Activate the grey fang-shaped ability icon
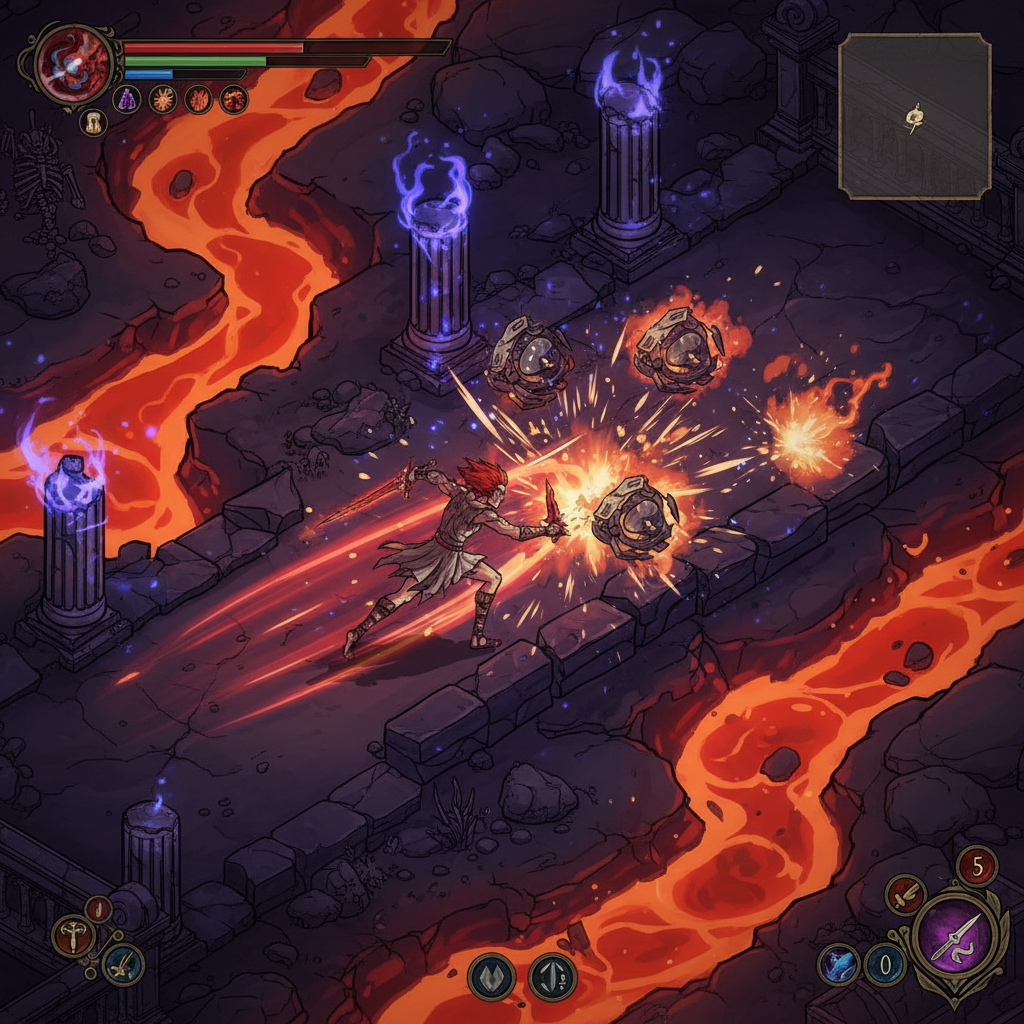Screen dimensions: 1024x1024 (x=491, y=976)
